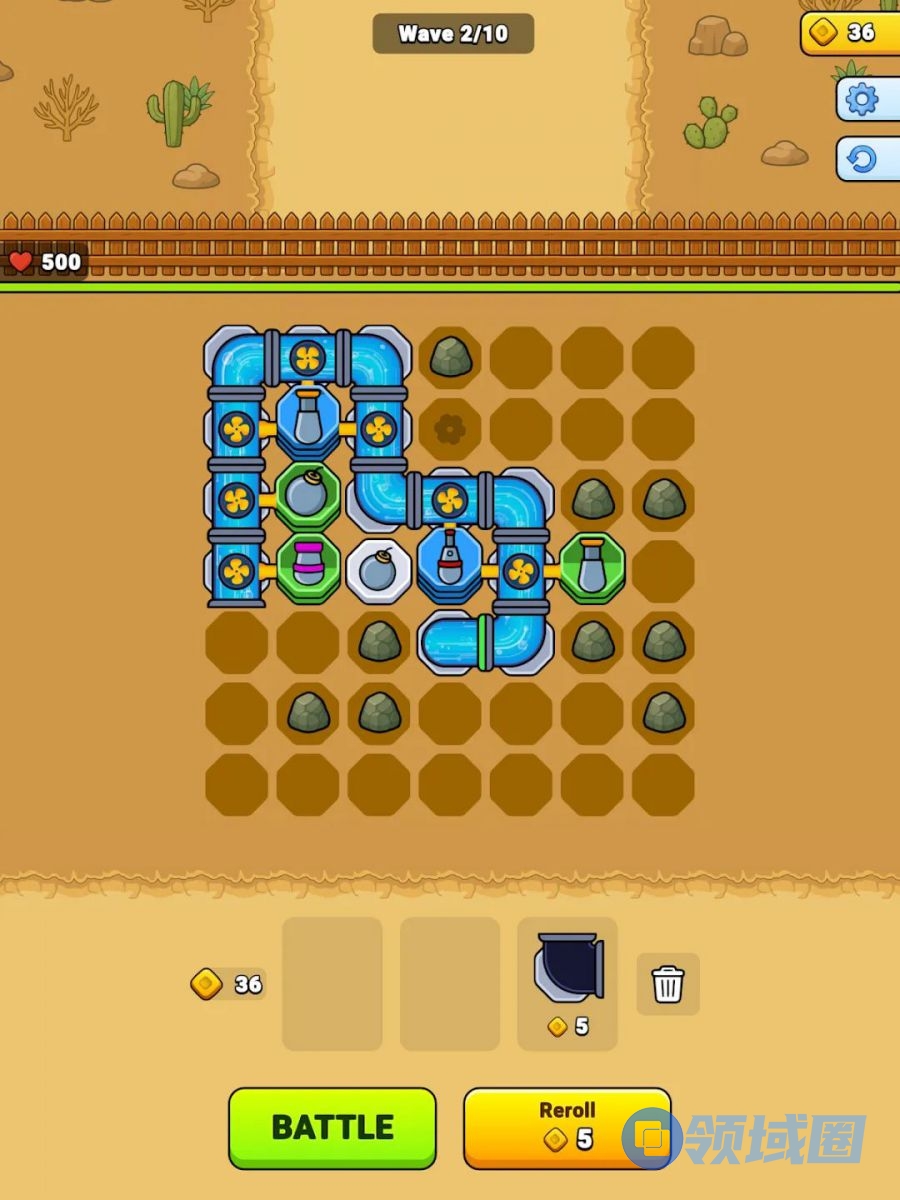Click the blue circular-arrow restart button

(x=862, y=159)
